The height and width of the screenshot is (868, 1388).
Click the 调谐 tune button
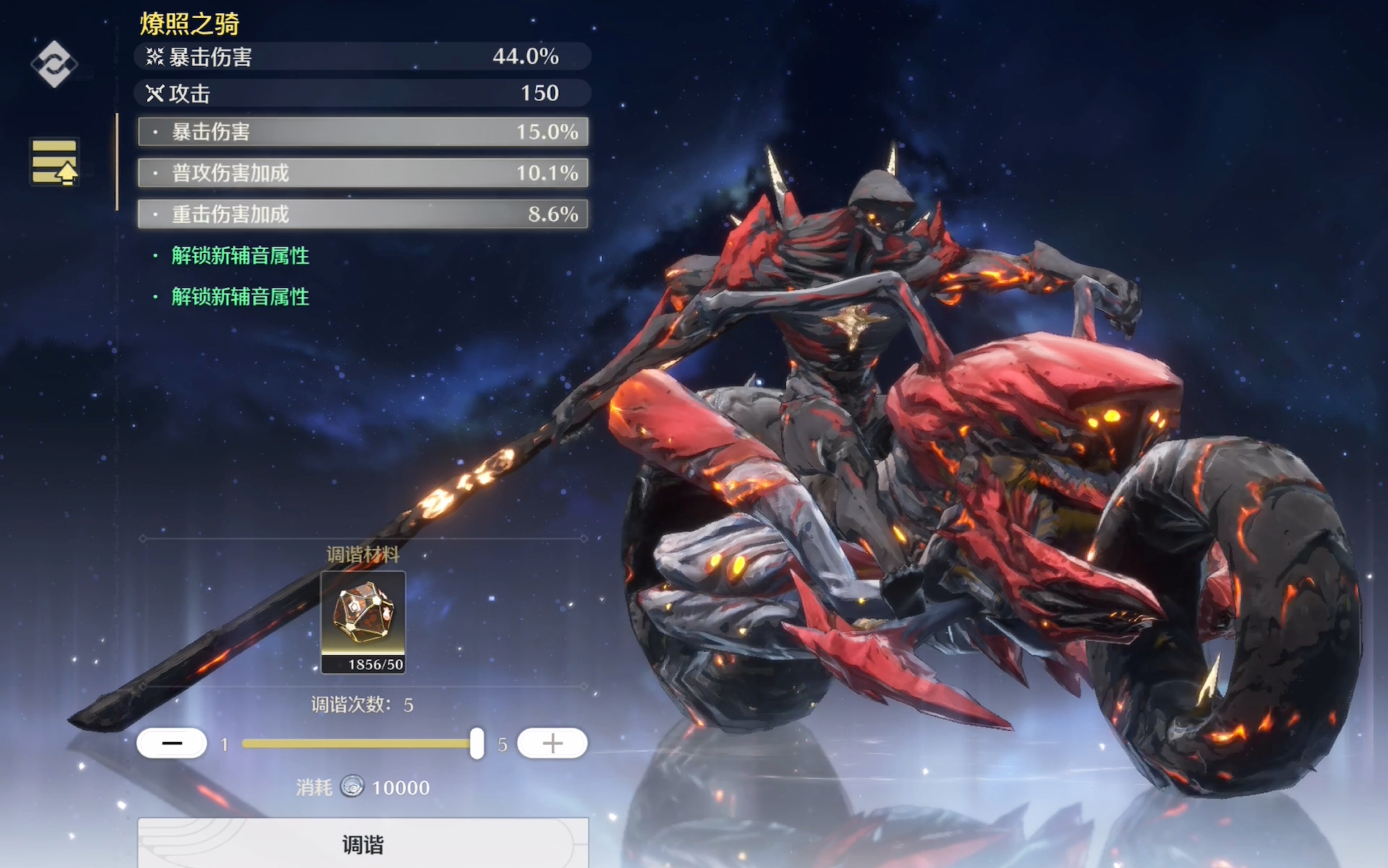point(363,843)
